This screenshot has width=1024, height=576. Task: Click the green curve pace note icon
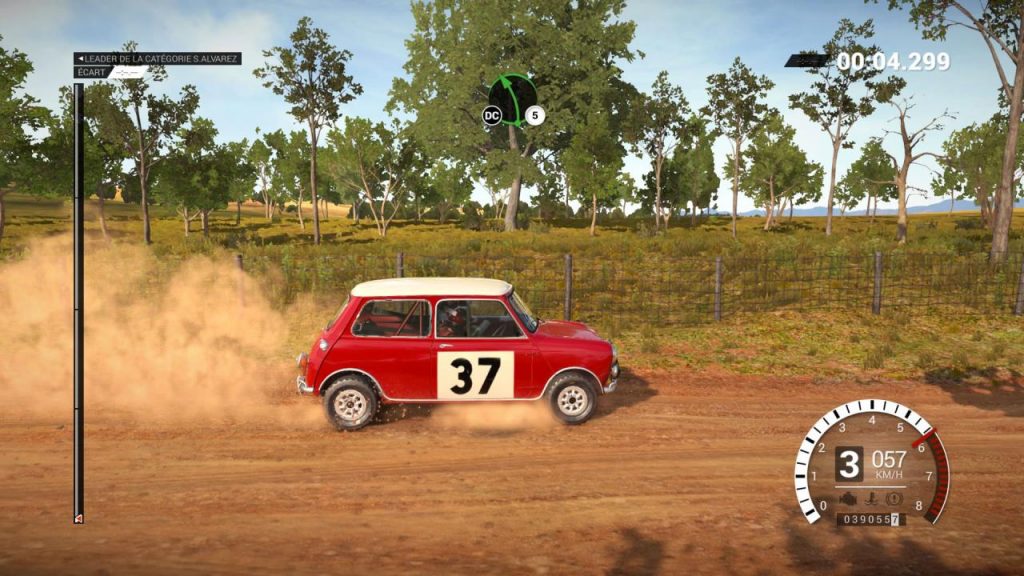(x=513, y=98)
